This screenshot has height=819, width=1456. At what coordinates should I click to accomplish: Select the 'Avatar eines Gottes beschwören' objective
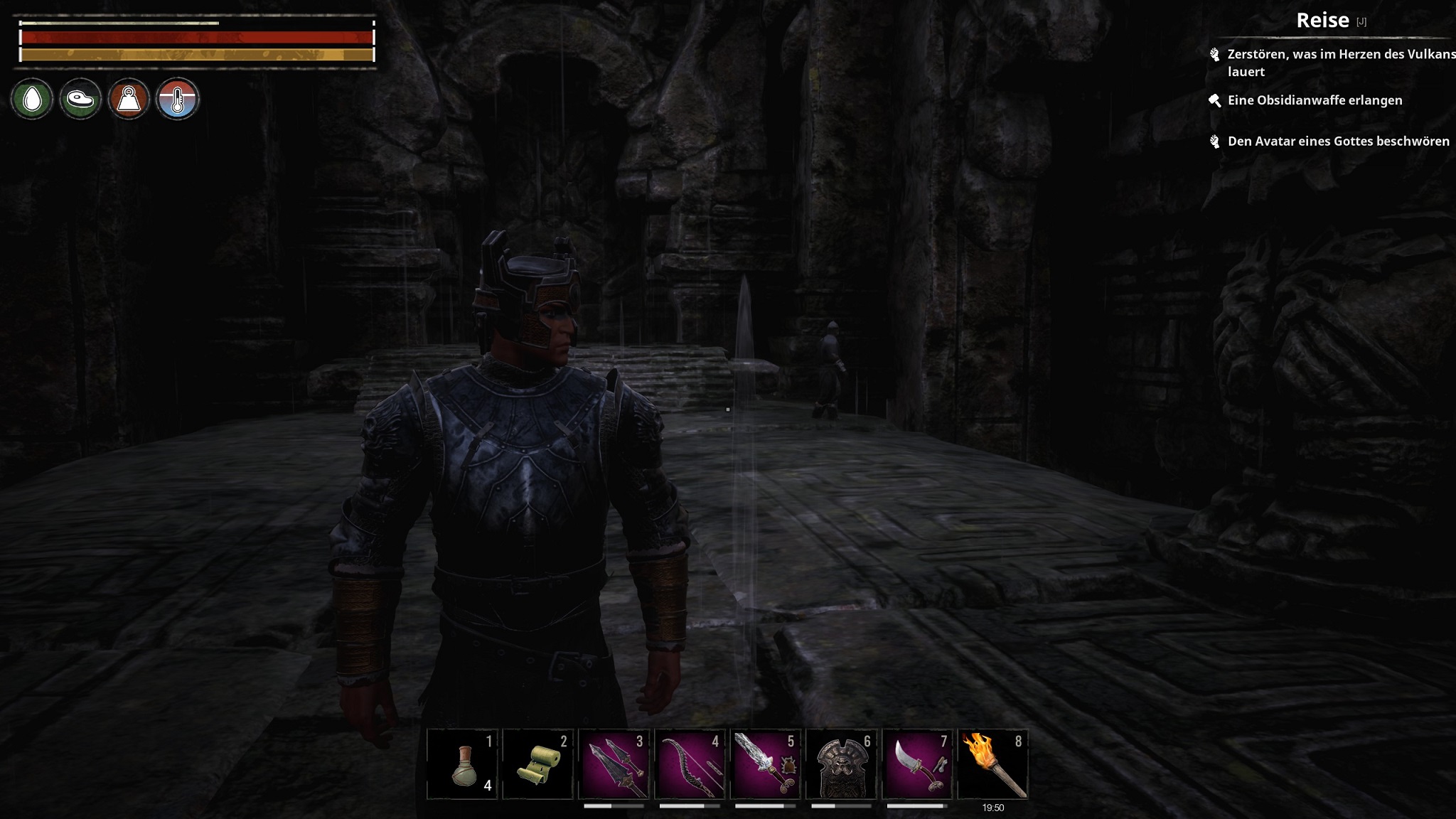pos(1338,141)
